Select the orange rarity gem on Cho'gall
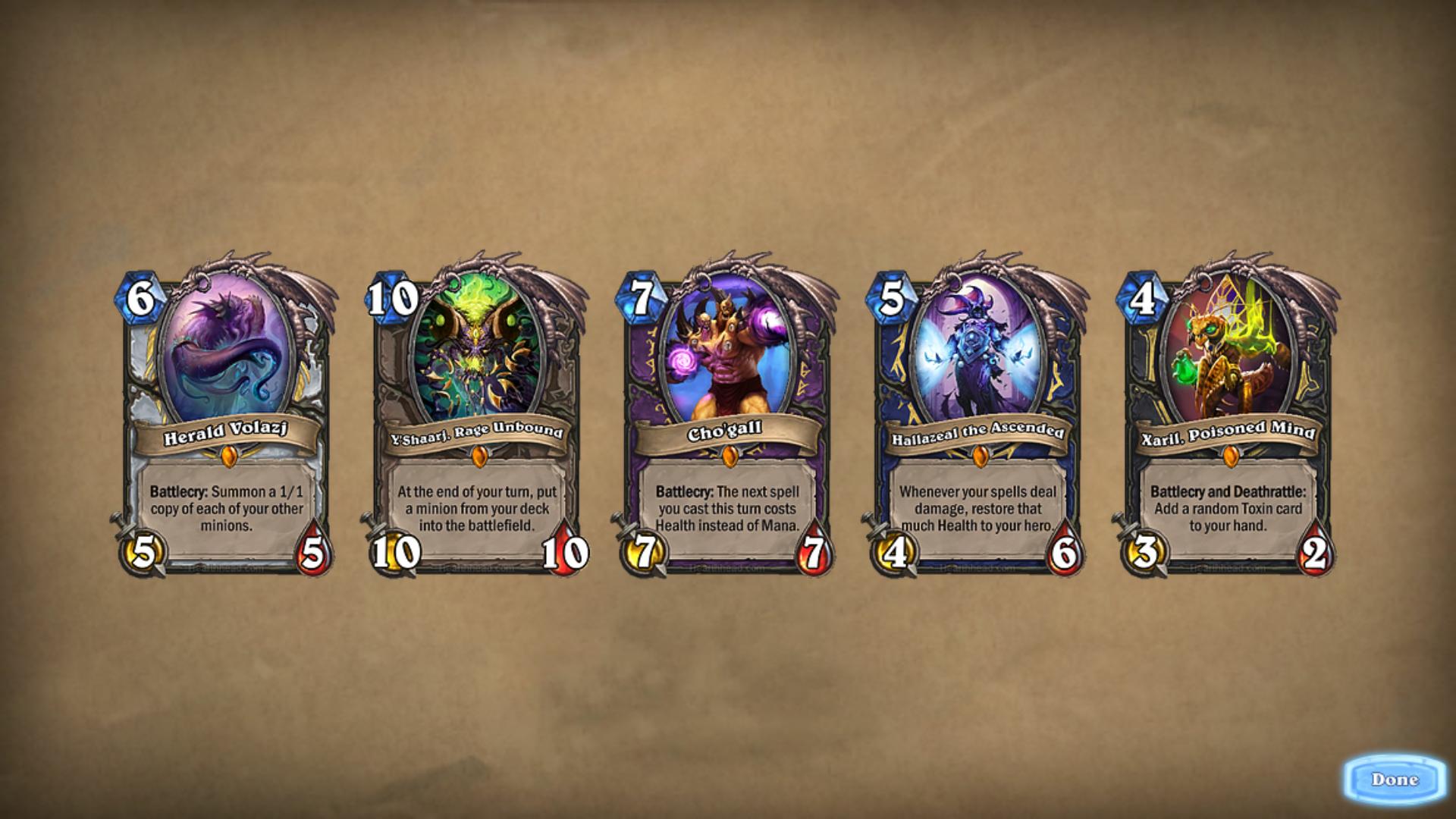 [731, 457]
